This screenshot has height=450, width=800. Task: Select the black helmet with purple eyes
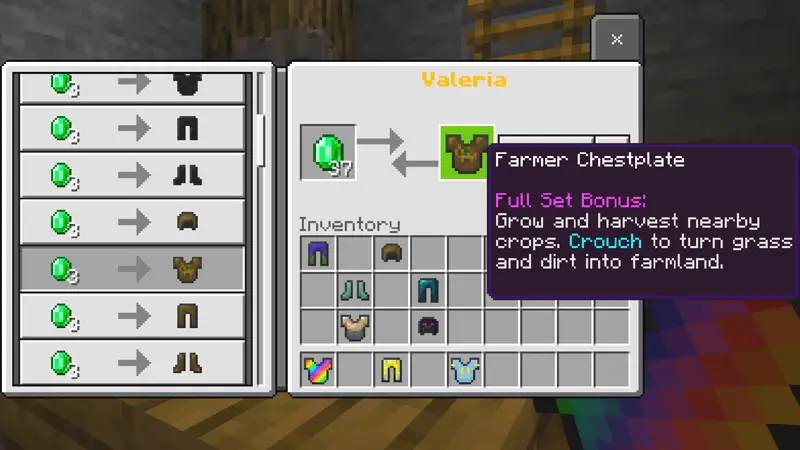pyautogui.click(x=428, y=326)
